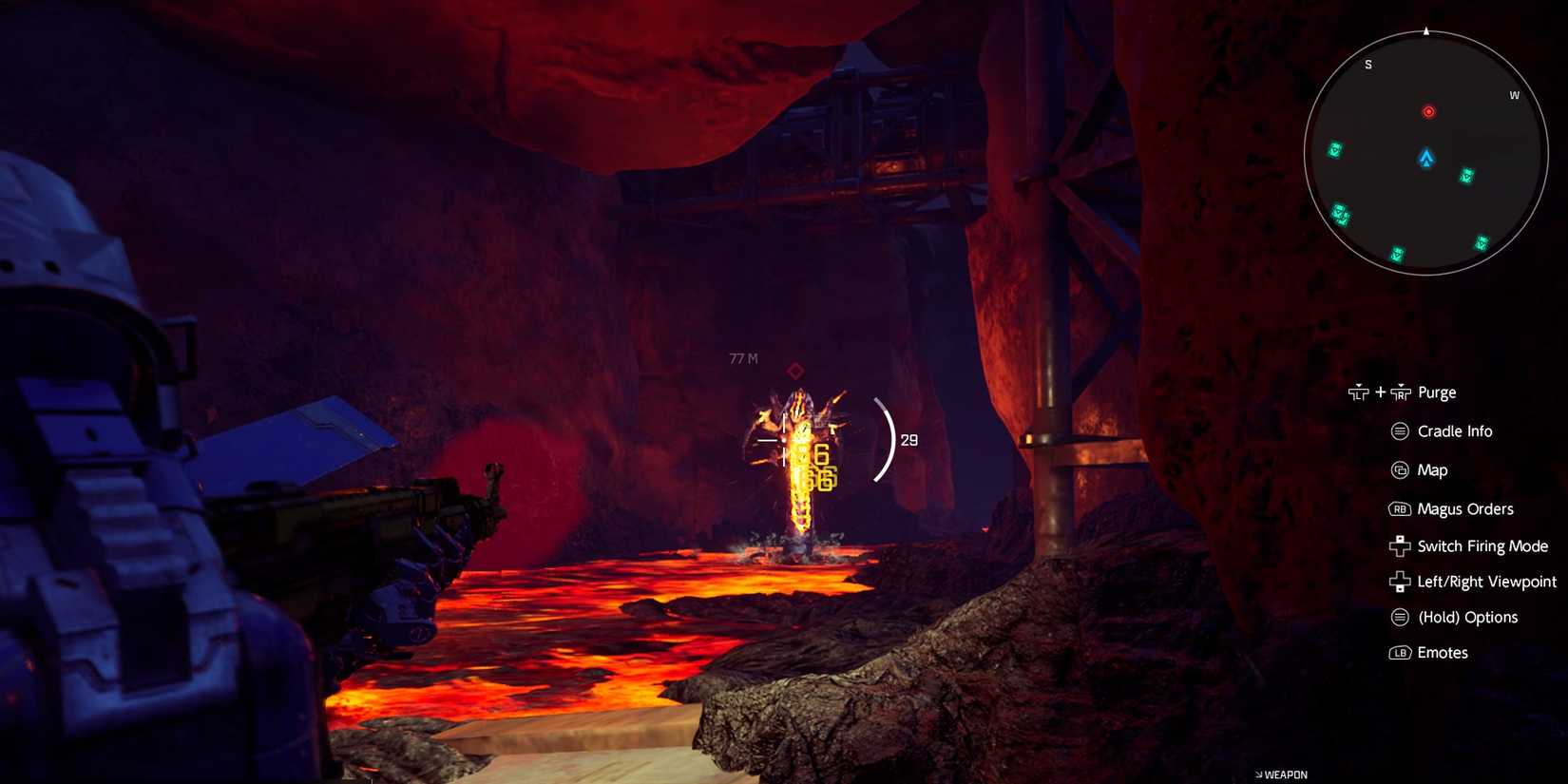Select the Purge command icon
Viewport: 1568px width, 784px height.
pyautogui.click(x=1378, y=392)
